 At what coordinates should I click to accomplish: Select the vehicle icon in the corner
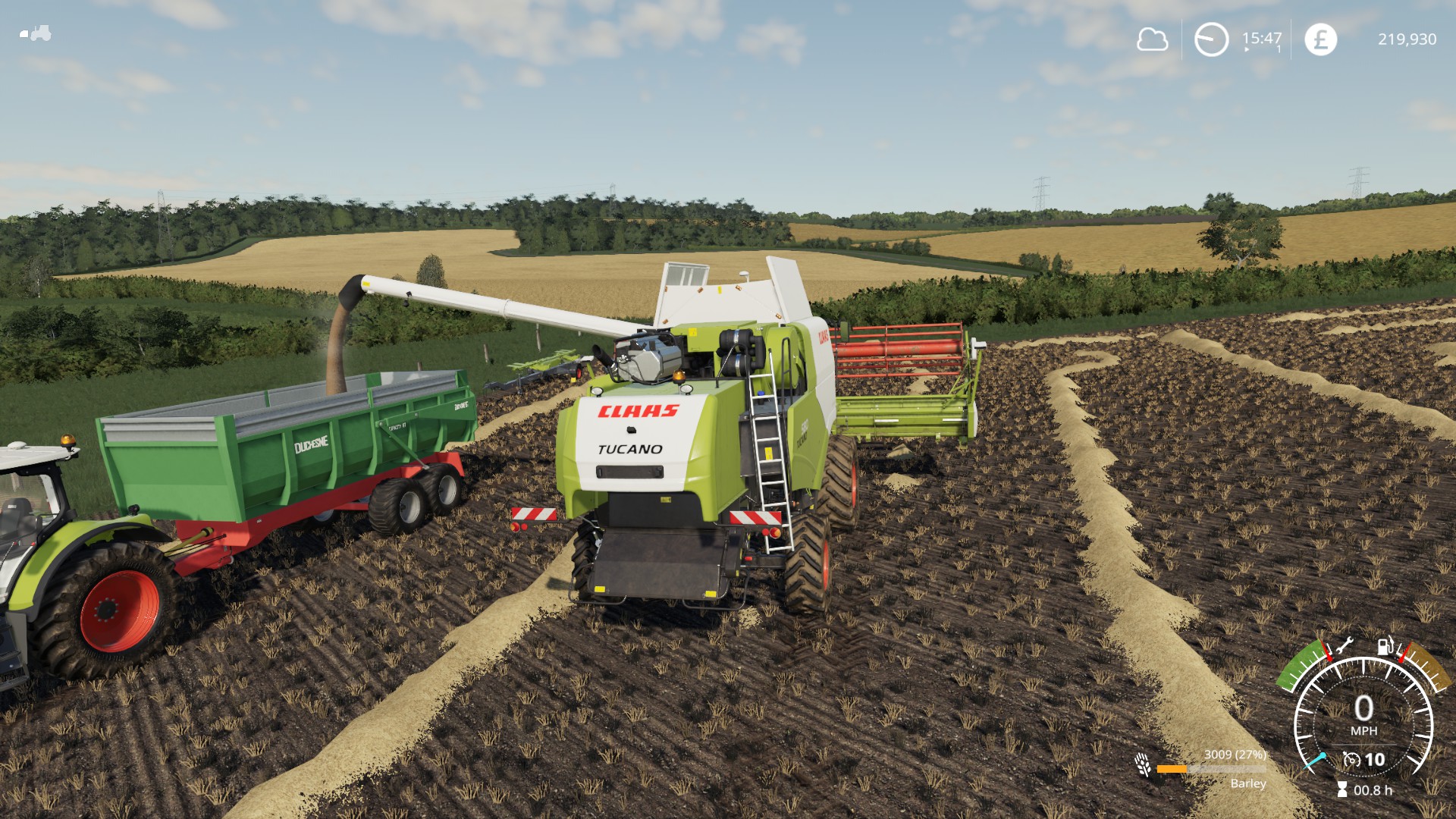(x=36, y=33)
